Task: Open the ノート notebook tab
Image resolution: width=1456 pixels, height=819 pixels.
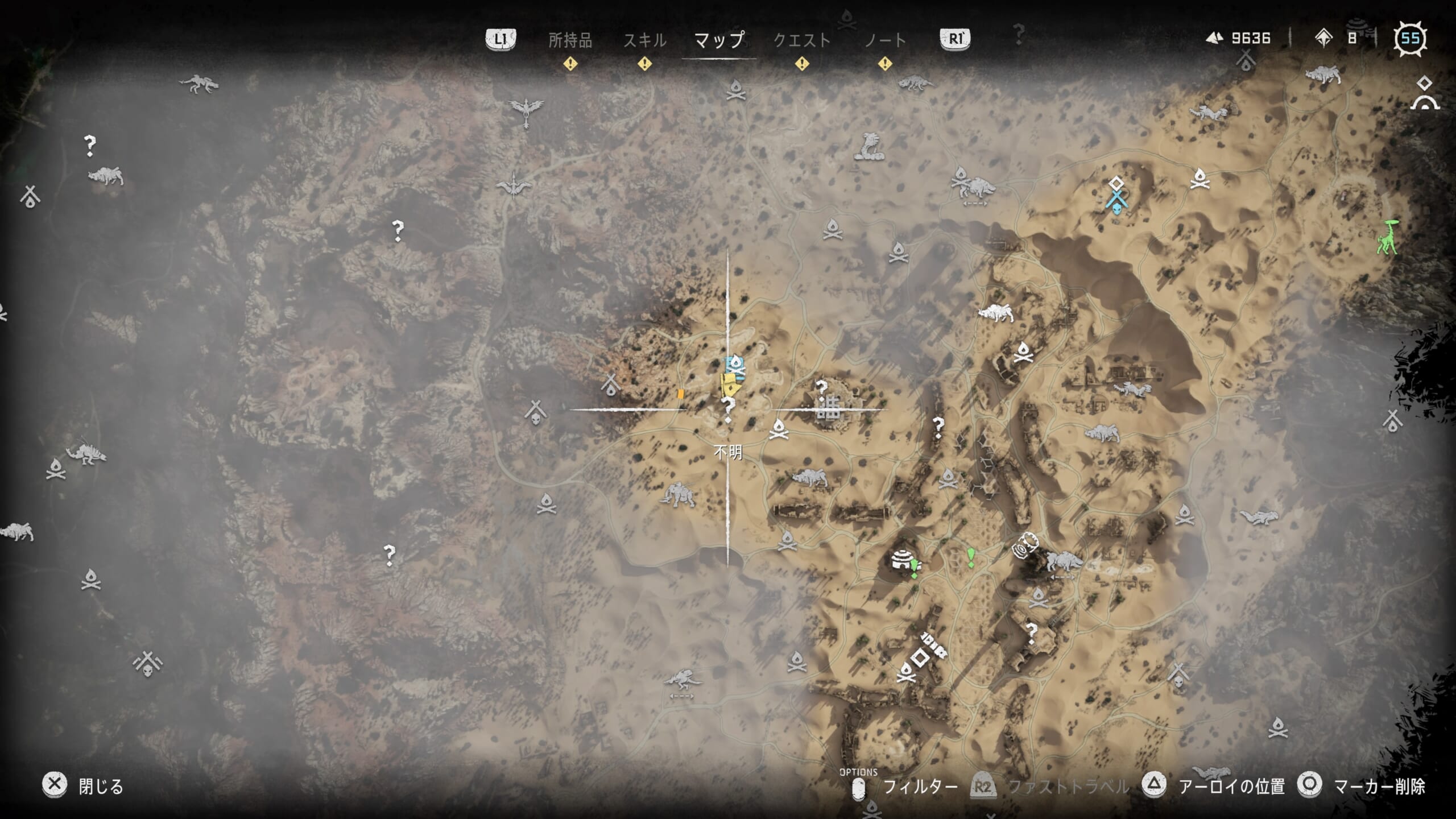Action: pos(885,40)
